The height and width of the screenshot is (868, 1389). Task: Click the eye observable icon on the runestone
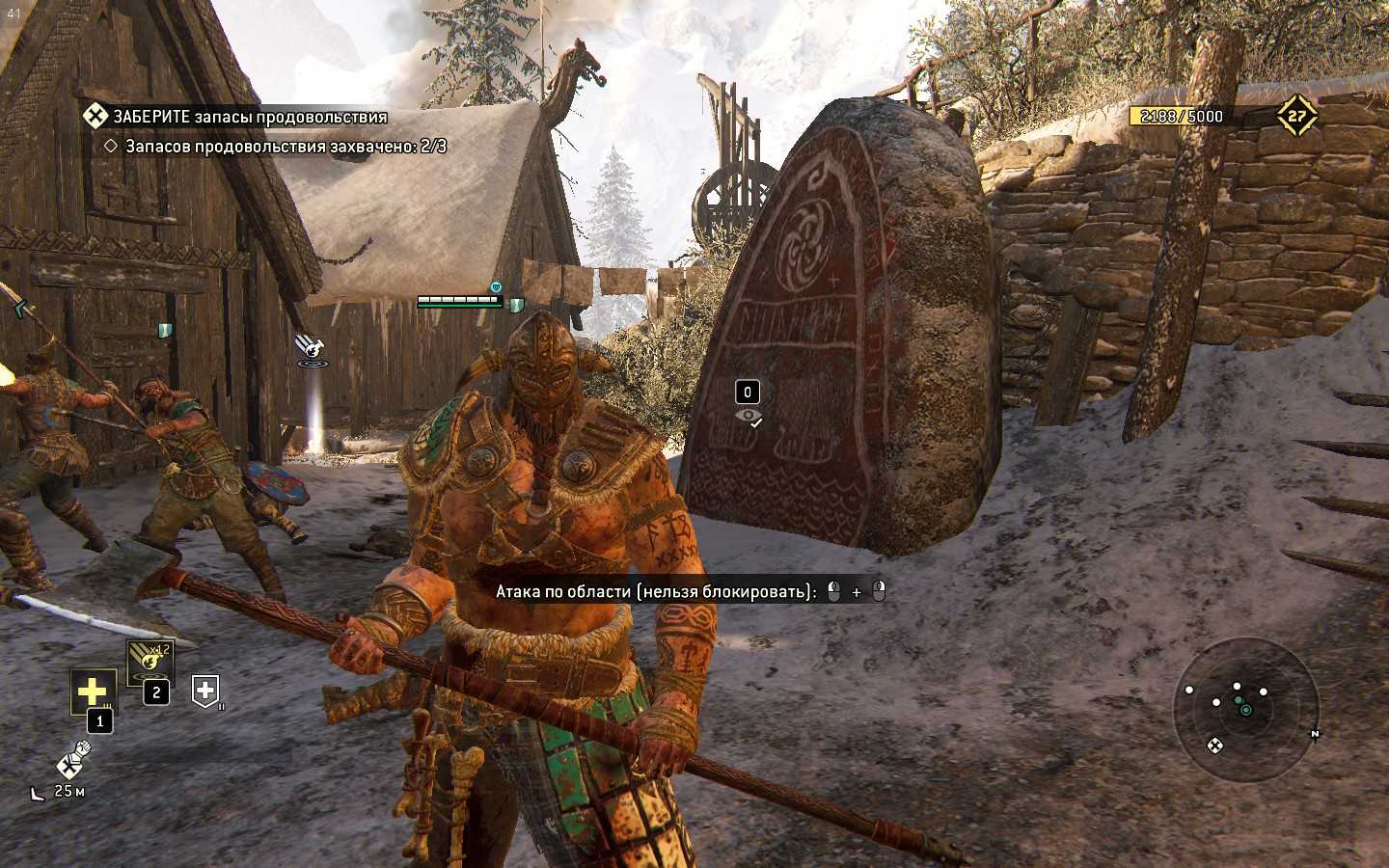click(748, 417)
